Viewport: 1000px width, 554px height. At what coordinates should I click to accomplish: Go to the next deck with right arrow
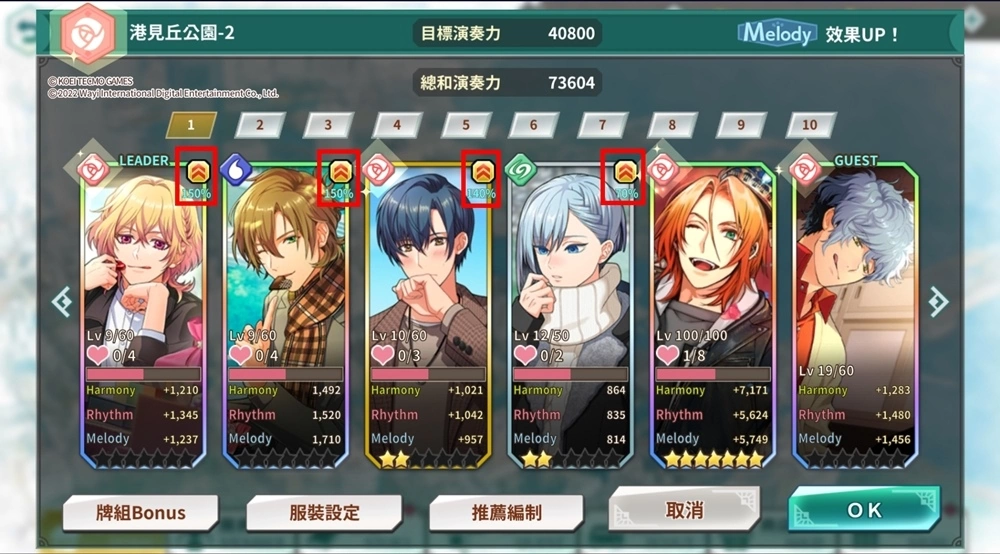click(938, 301)
